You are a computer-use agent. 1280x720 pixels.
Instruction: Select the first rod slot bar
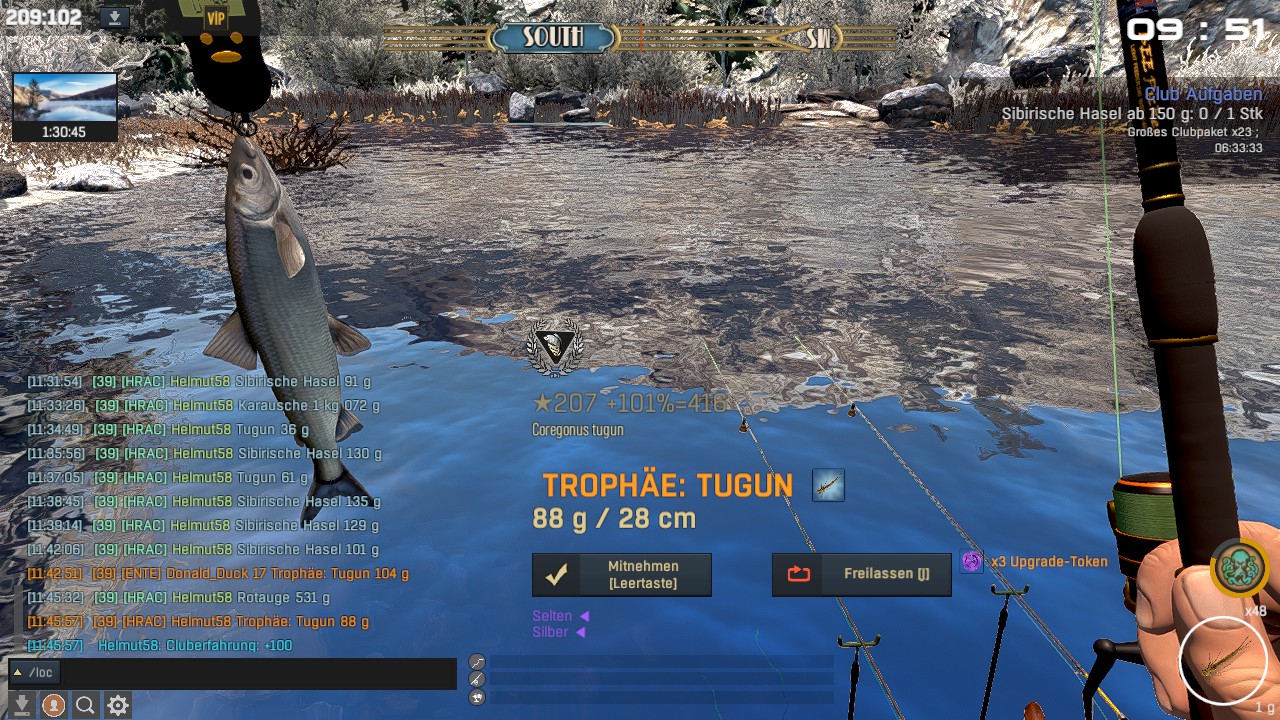click(661, 662)
